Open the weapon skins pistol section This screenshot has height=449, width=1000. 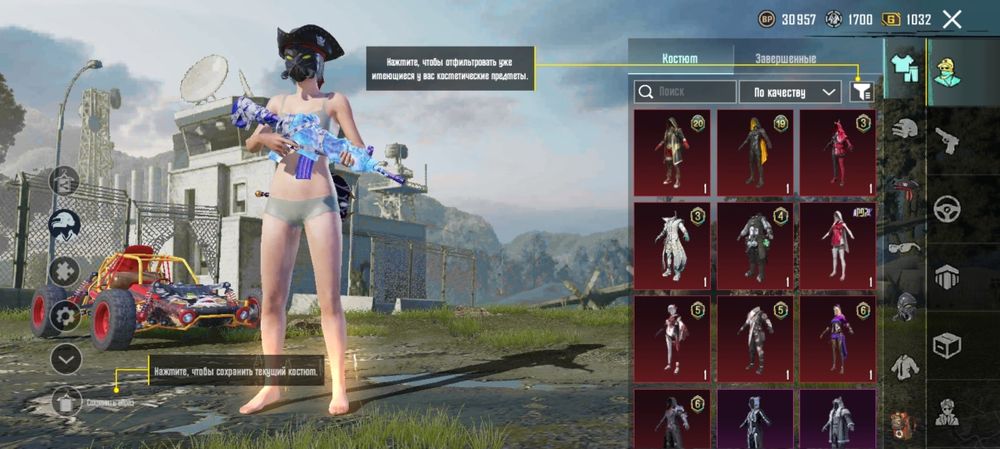click(x=946, y=140)
